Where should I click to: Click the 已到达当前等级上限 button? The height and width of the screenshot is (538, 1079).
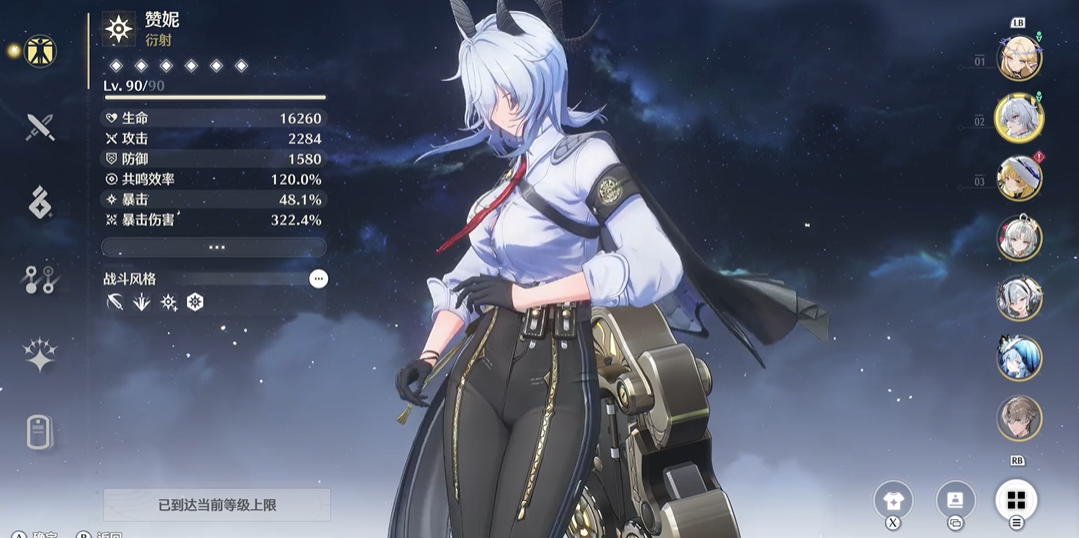tap(217, 505)
